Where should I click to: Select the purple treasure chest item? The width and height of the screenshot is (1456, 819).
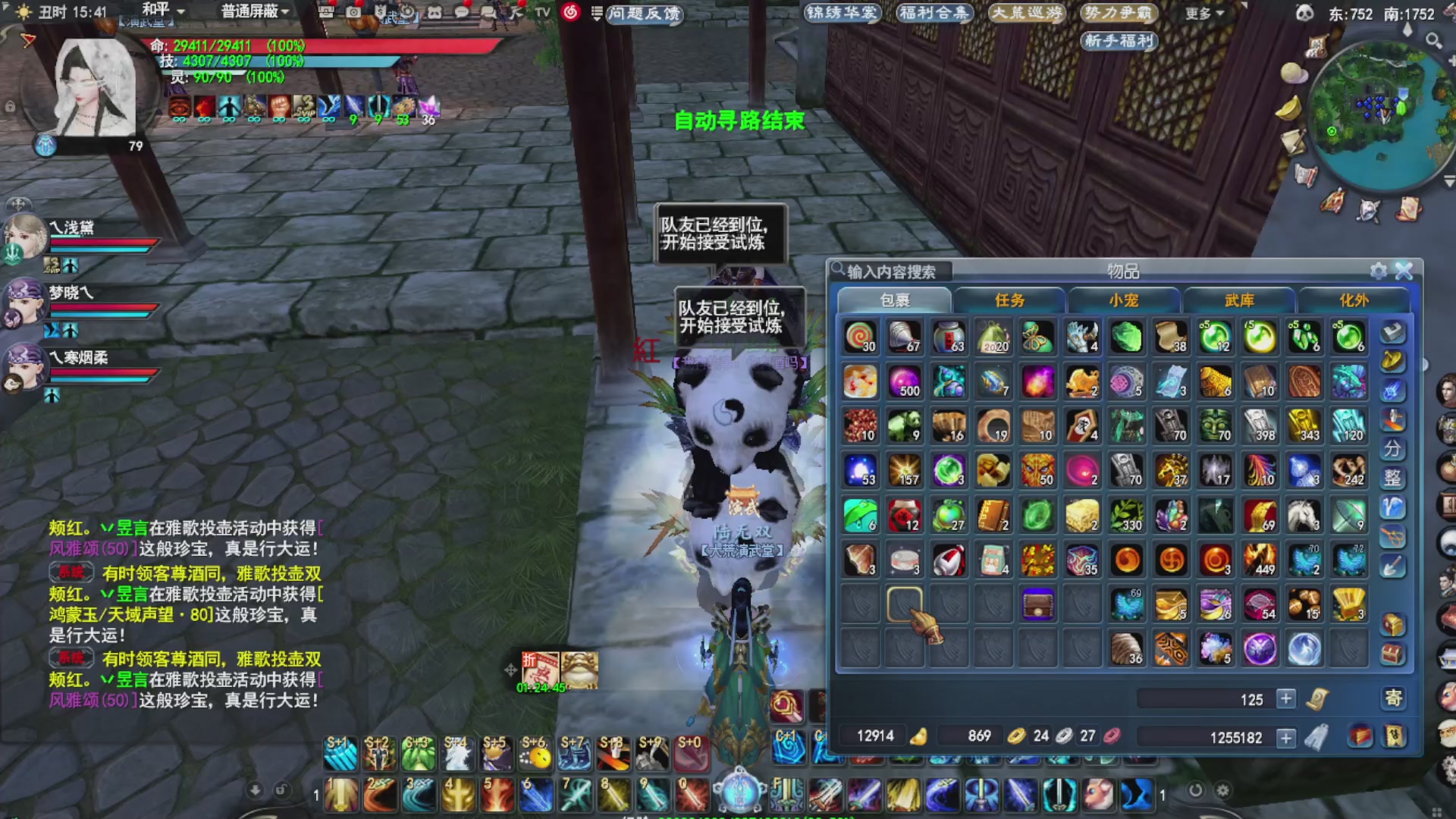1037,605
